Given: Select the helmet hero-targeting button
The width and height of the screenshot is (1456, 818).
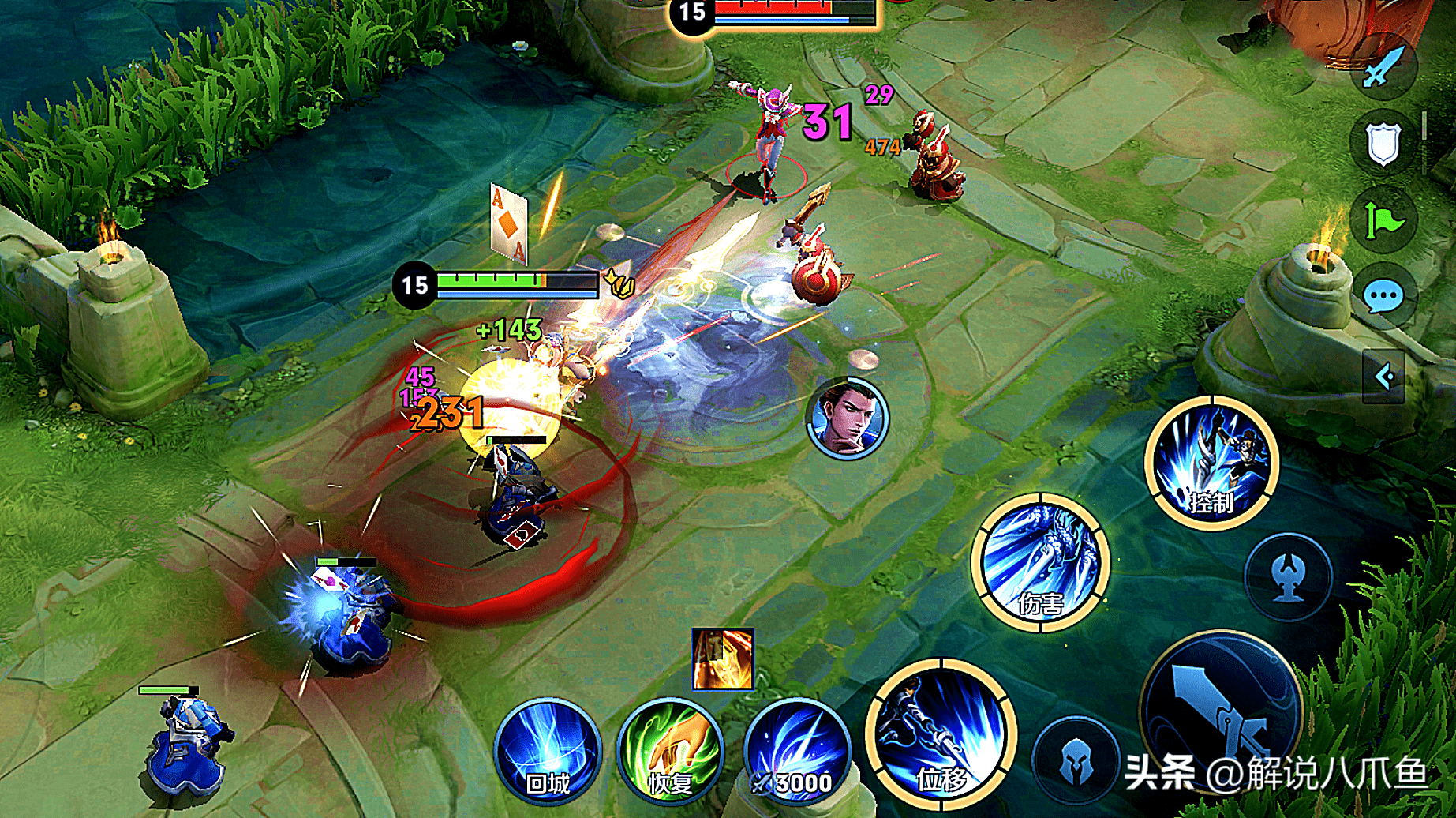Looking at the screenshot, I should coord(1075,760).
